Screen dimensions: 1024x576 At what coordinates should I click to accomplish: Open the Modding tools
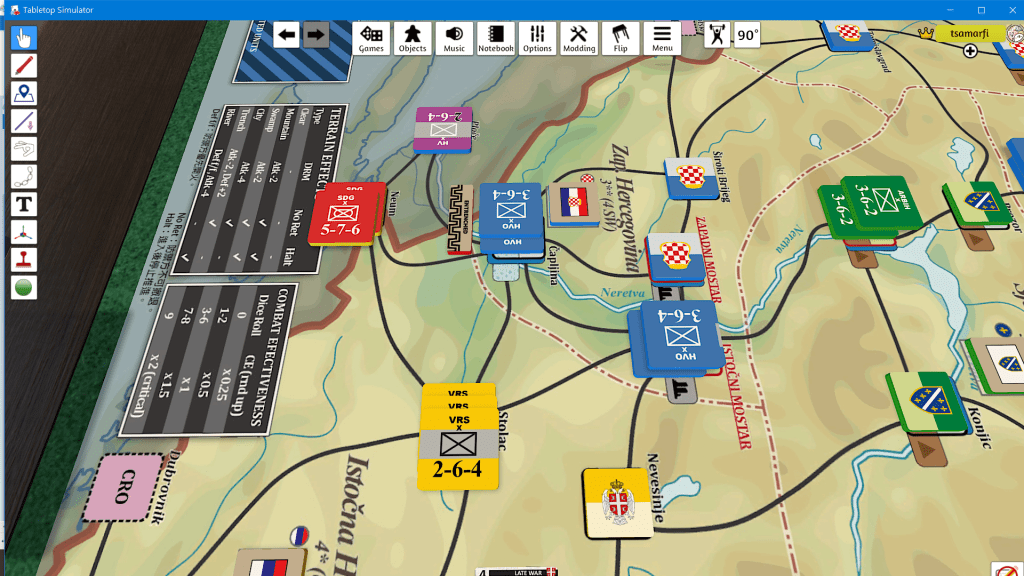(x=579, y=38)
